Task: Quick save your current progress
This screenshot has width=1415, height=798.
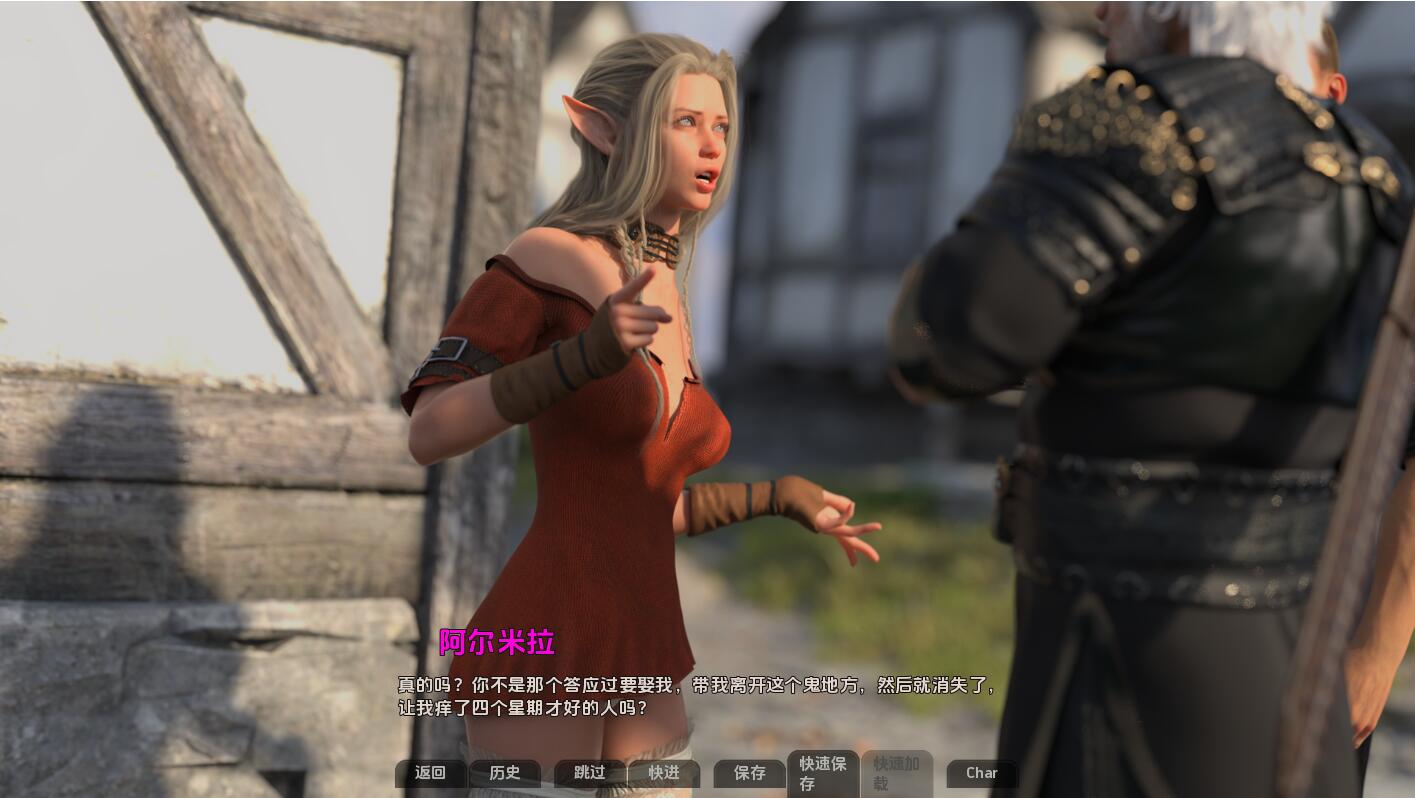Action: 821,773
